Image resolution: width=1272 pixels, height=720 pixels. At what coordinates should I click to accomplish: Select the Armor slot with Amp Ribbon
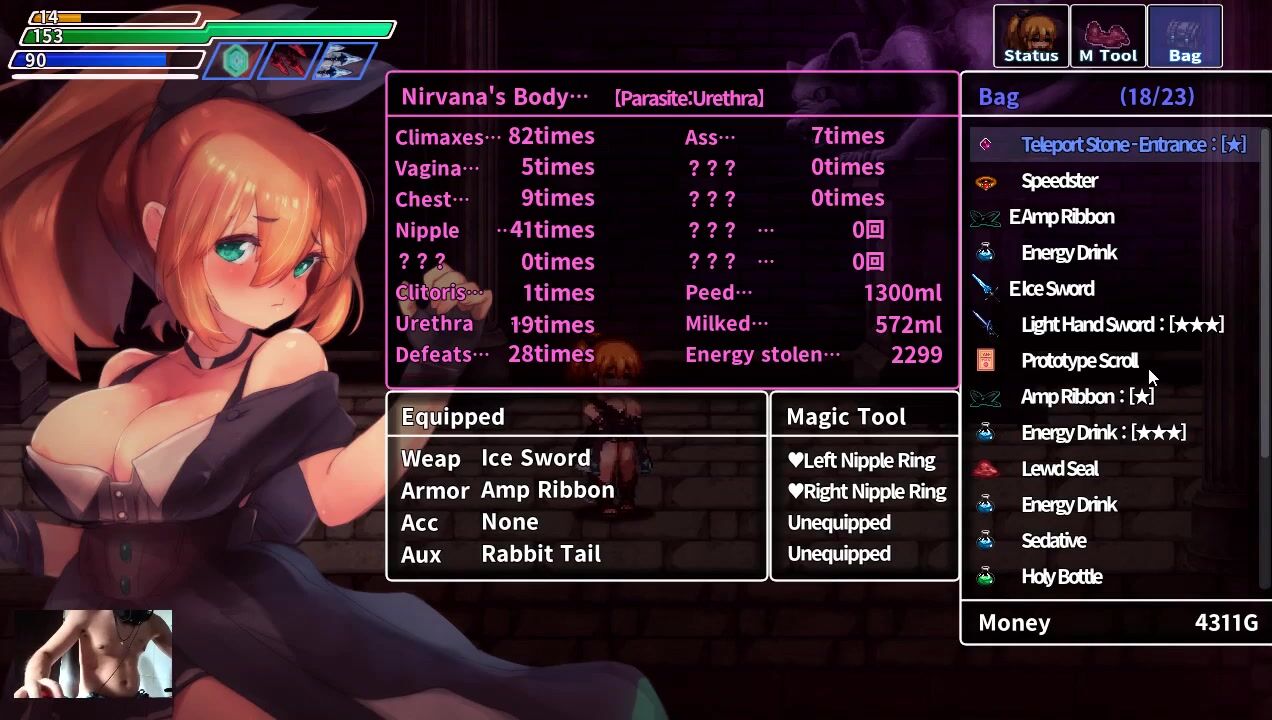pos(547,490)
